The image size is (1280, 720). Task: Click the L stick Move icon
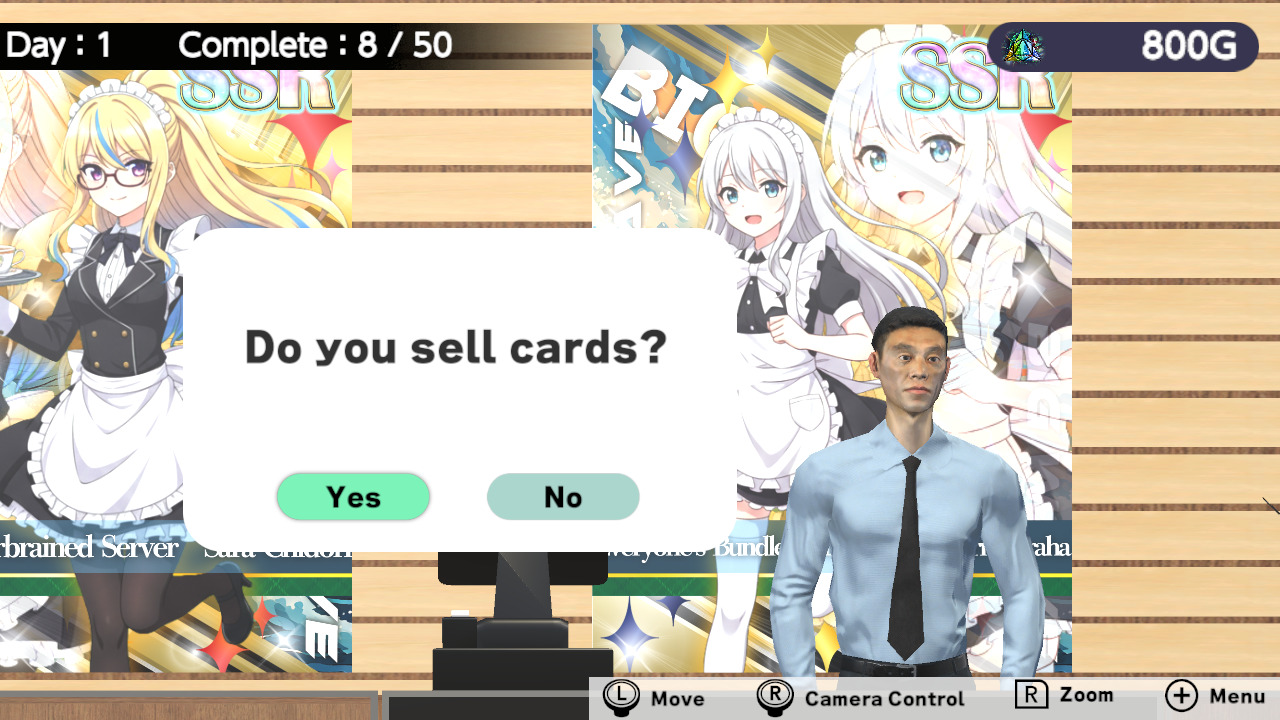coord(622,695)
